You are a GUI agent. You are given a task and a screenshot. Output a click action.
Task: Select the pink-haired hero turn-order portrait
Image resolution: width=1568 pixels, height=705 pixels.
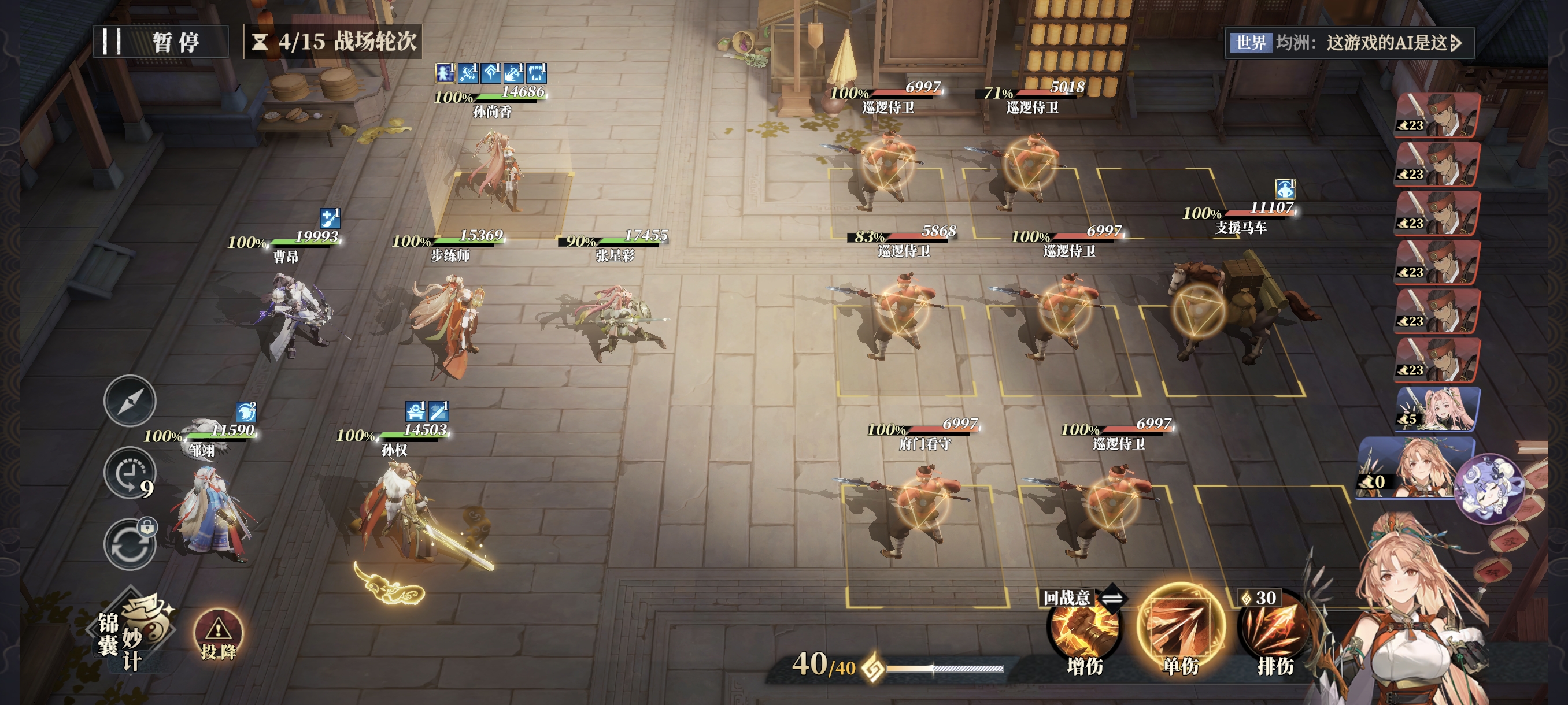tap(1437, 409)
